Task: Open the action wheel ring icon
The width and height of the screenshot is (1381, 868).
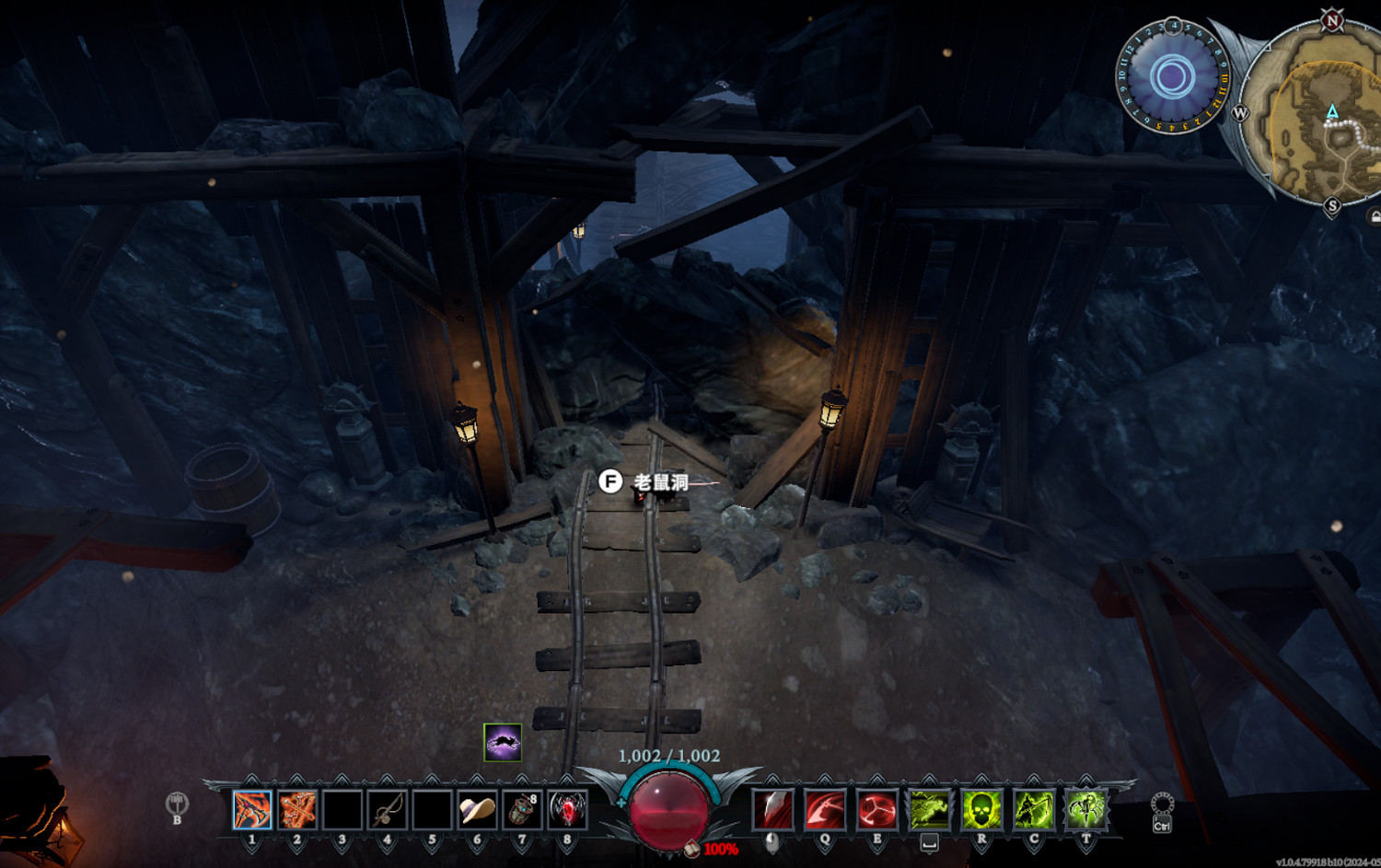Action: tap(1162, 805)
